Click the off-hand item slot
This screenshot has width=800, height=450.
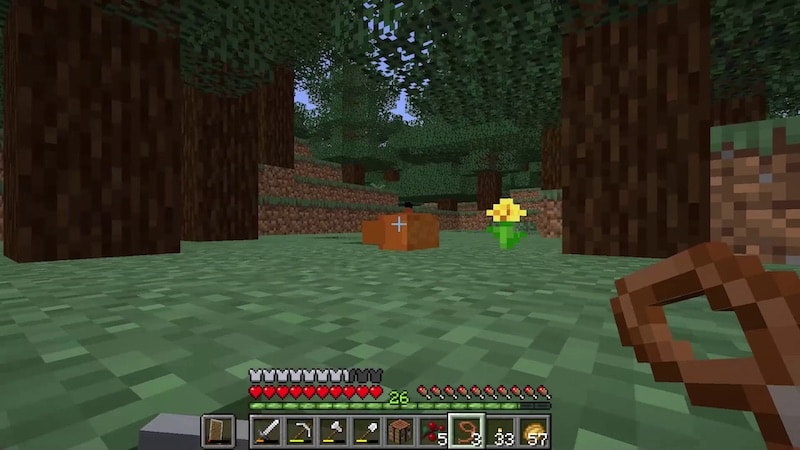coord(218,432)
